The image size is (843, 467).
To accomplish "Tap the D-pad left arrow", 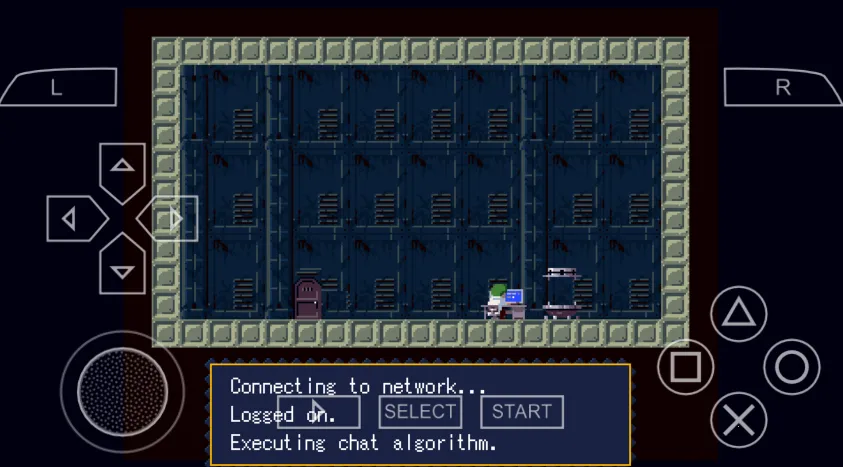I will (x=71, y=219).
